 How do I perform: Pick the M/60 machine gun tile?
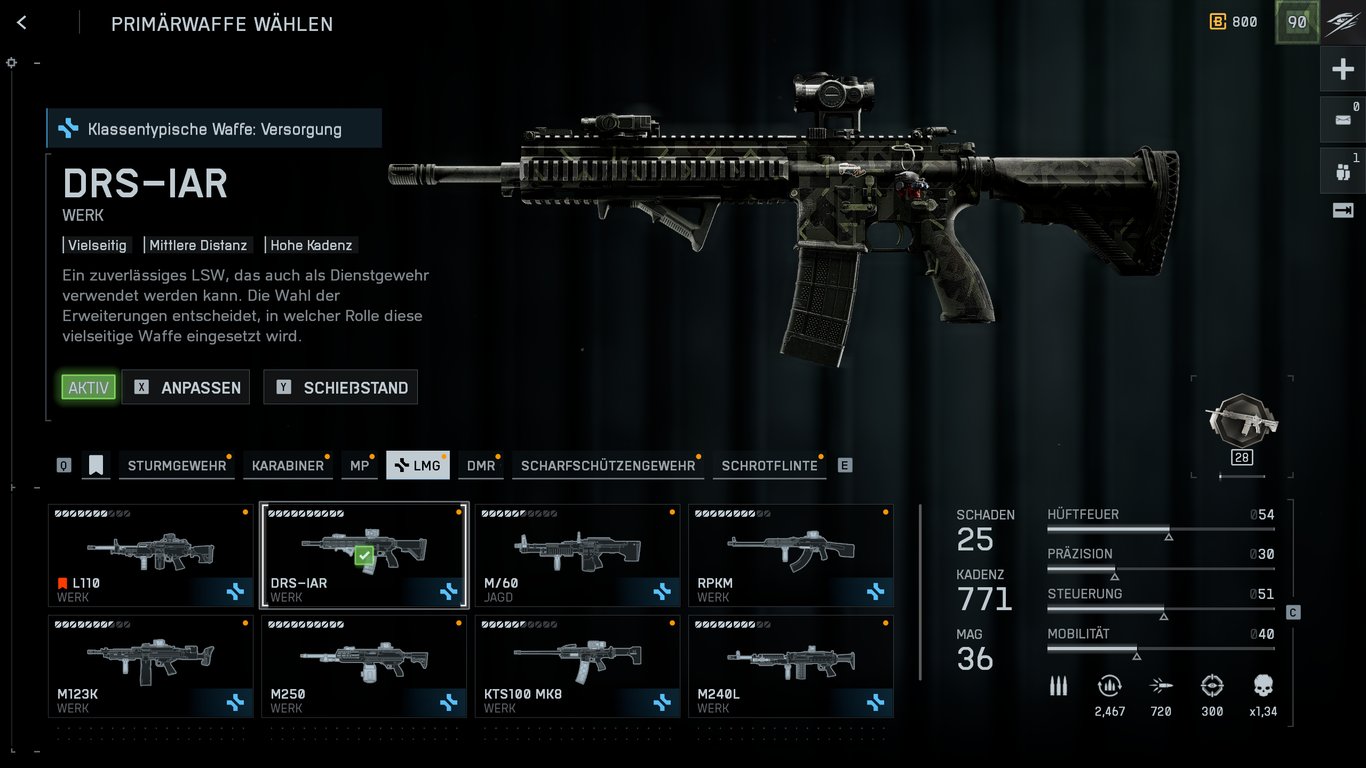[x=577, y=555]
